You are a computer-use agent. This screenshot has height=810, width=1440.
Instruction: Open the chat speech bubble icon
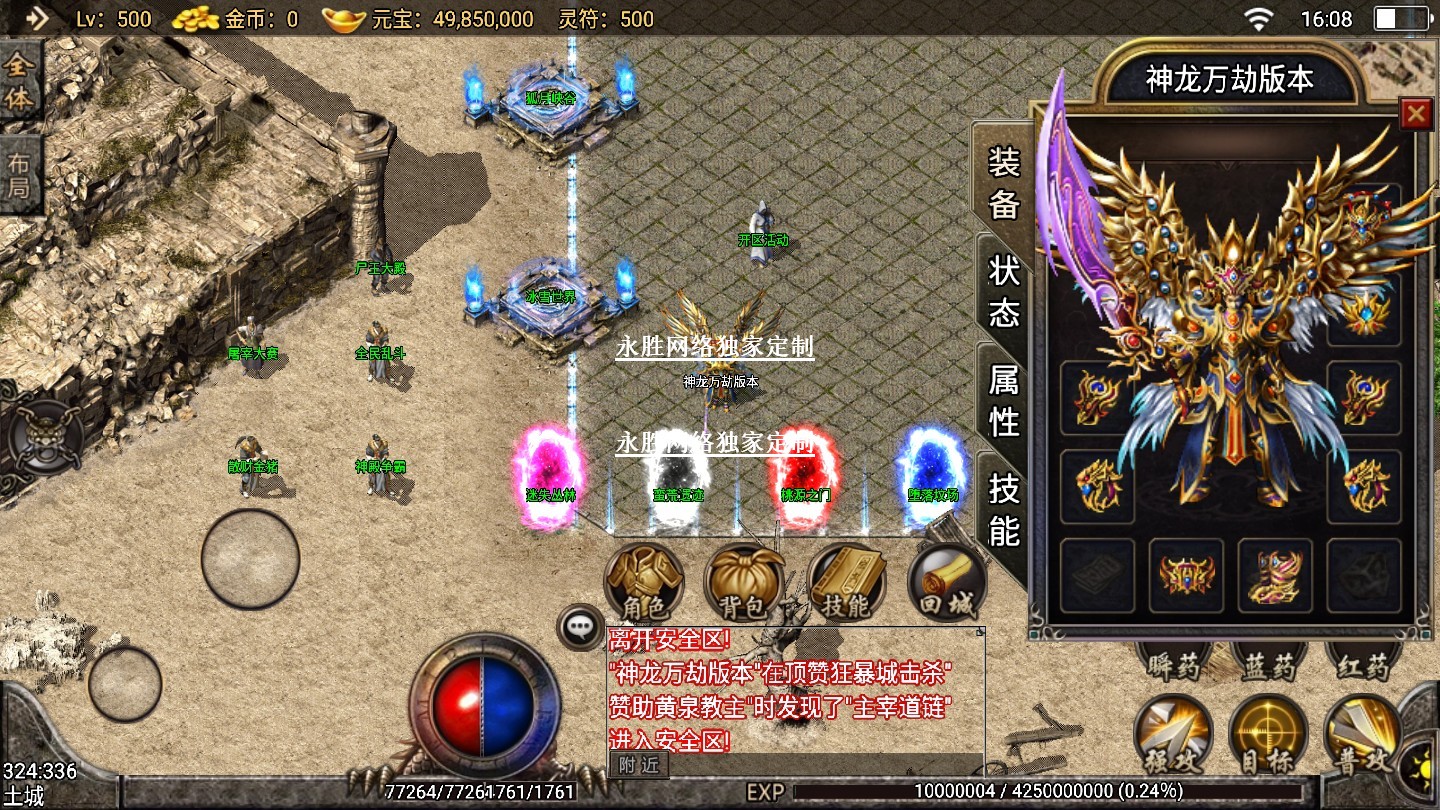(580, 627)
